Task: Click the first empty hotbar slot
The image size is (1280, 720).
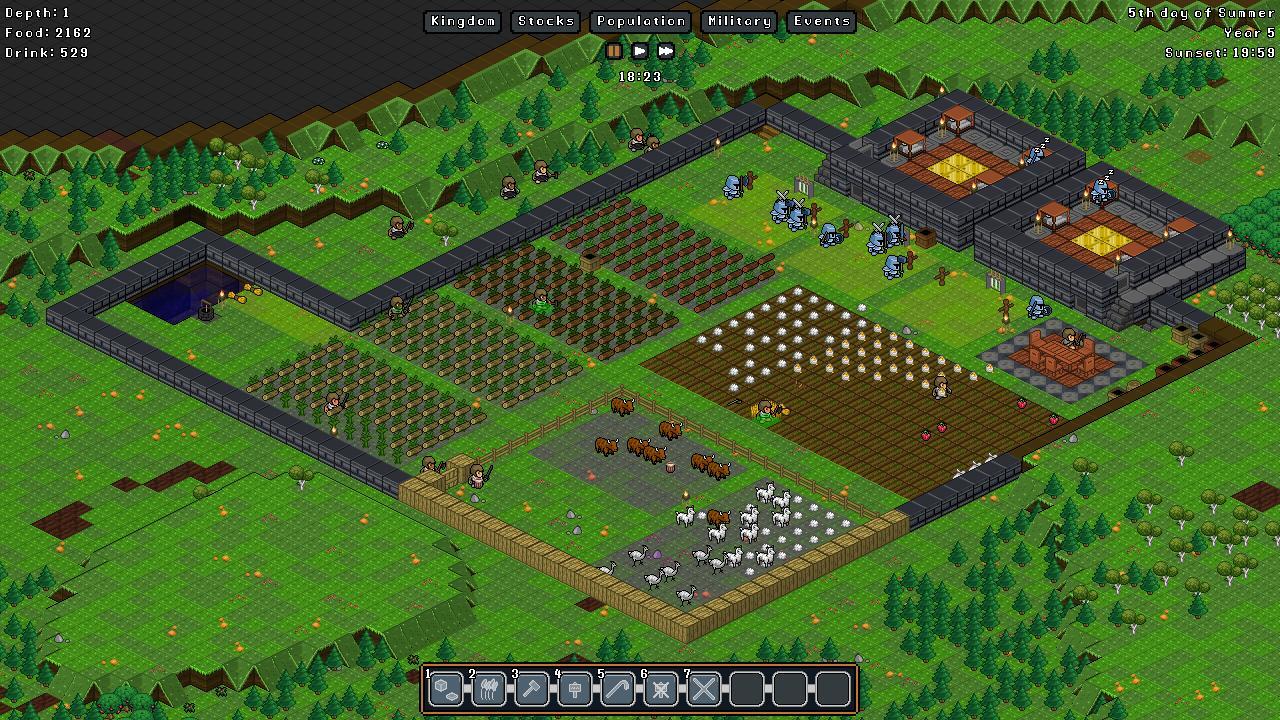Action: [x=746, y=689]
